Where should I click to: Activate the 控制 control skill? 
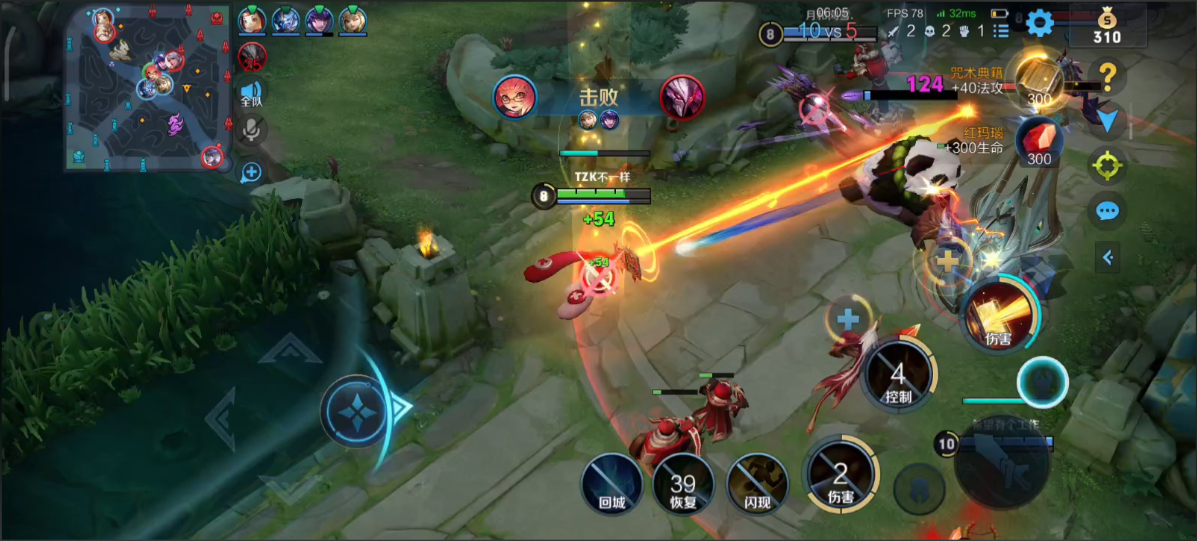click(x=898, y=376)
